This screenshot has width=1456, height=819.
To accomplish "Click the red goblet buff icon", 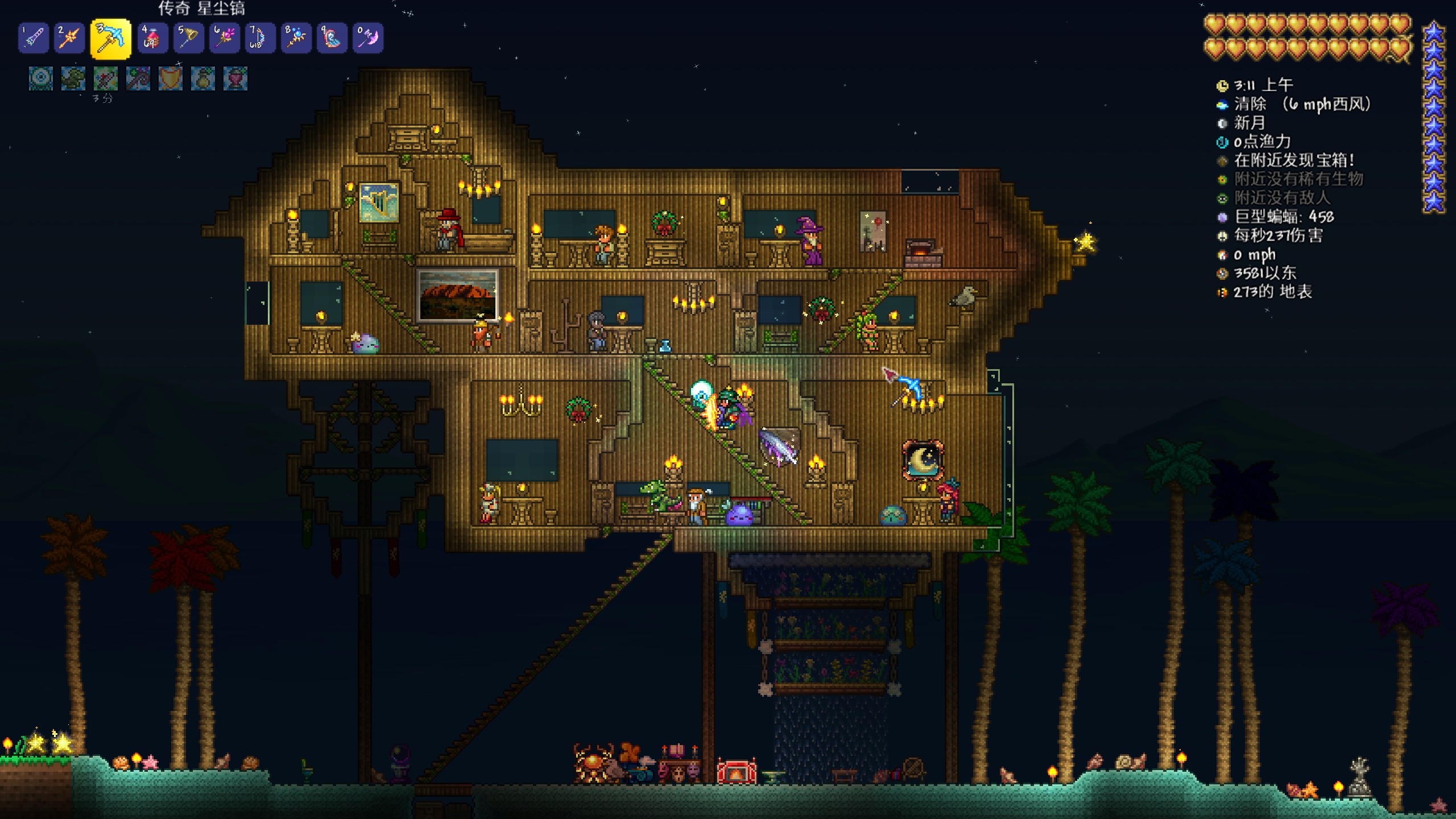I will click(235, 78).
